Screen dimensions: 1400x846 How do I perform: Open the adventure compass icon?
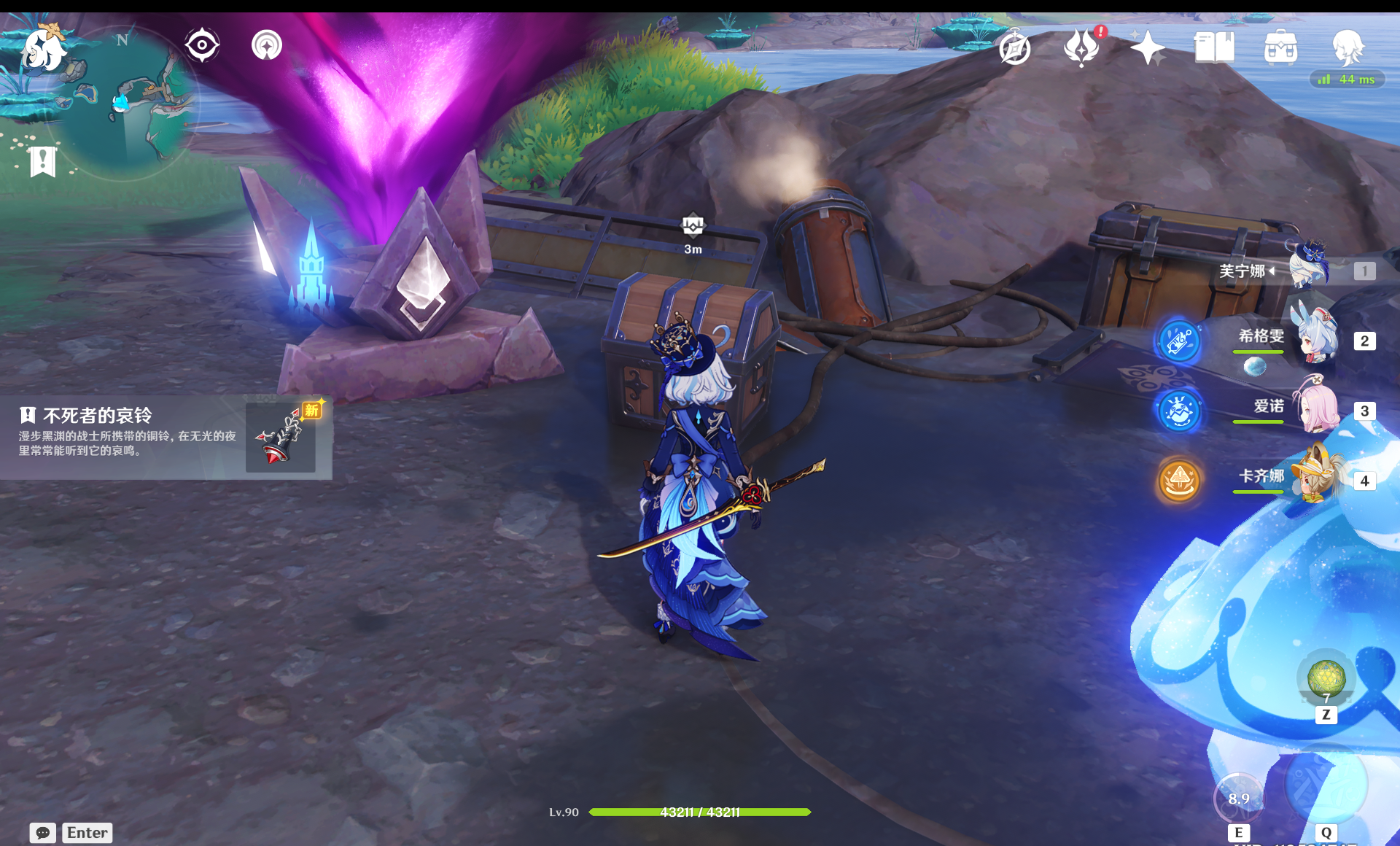pos(1015,48)
